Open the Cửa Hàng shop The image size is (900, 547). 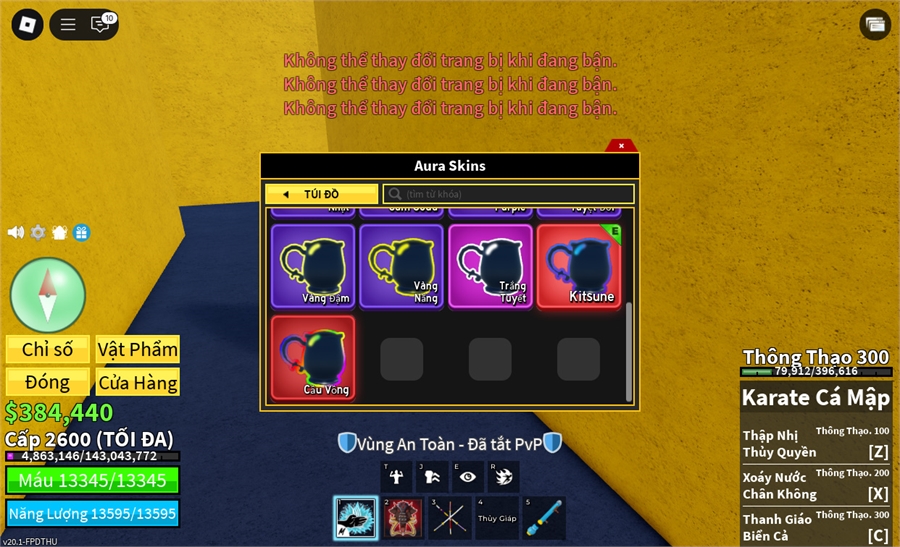tap(138, 382)
